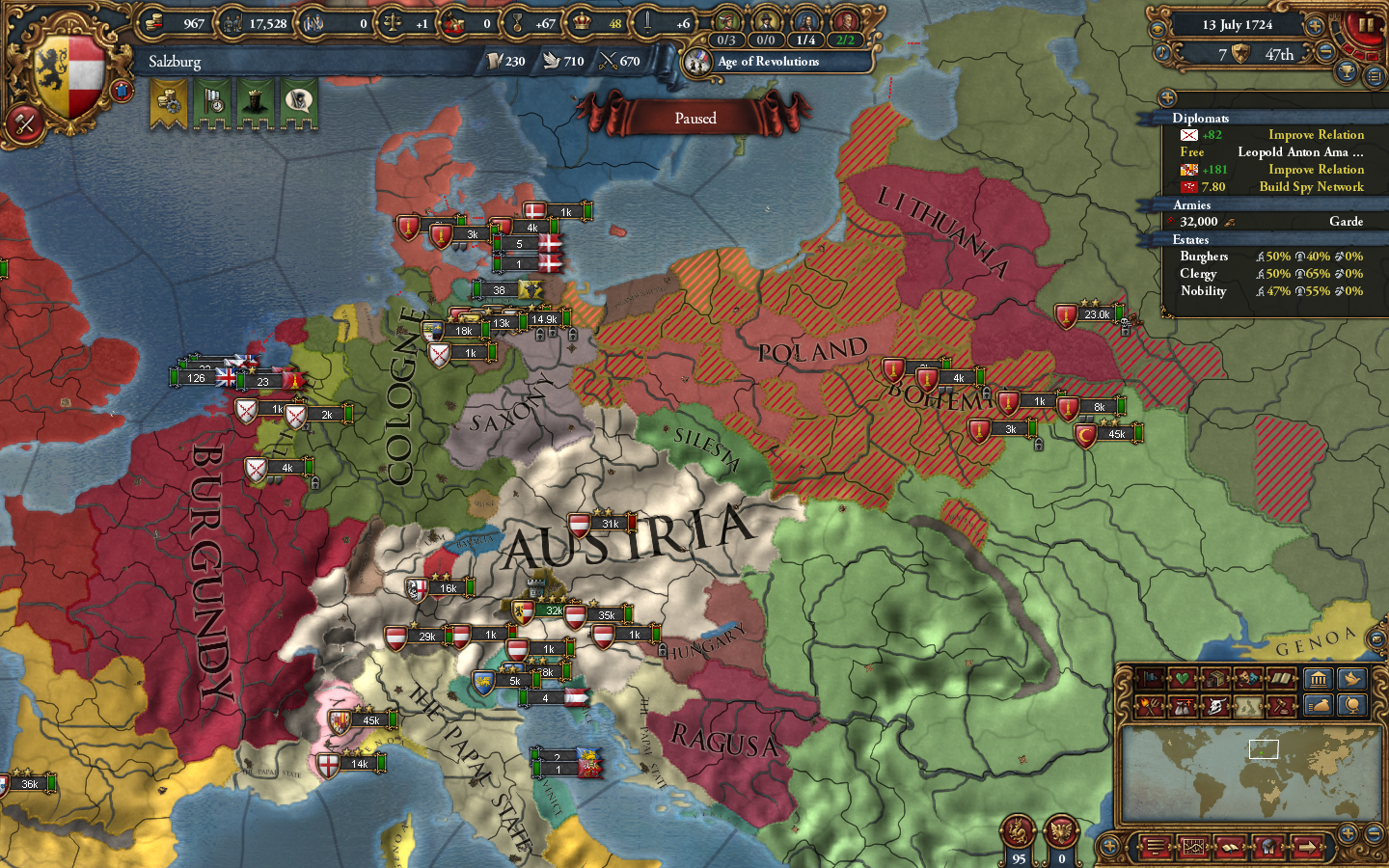The image size is (1389, 868).
Task: Open the ledger chart icon in the bottom toolbar
Action: coord(1193,847)
